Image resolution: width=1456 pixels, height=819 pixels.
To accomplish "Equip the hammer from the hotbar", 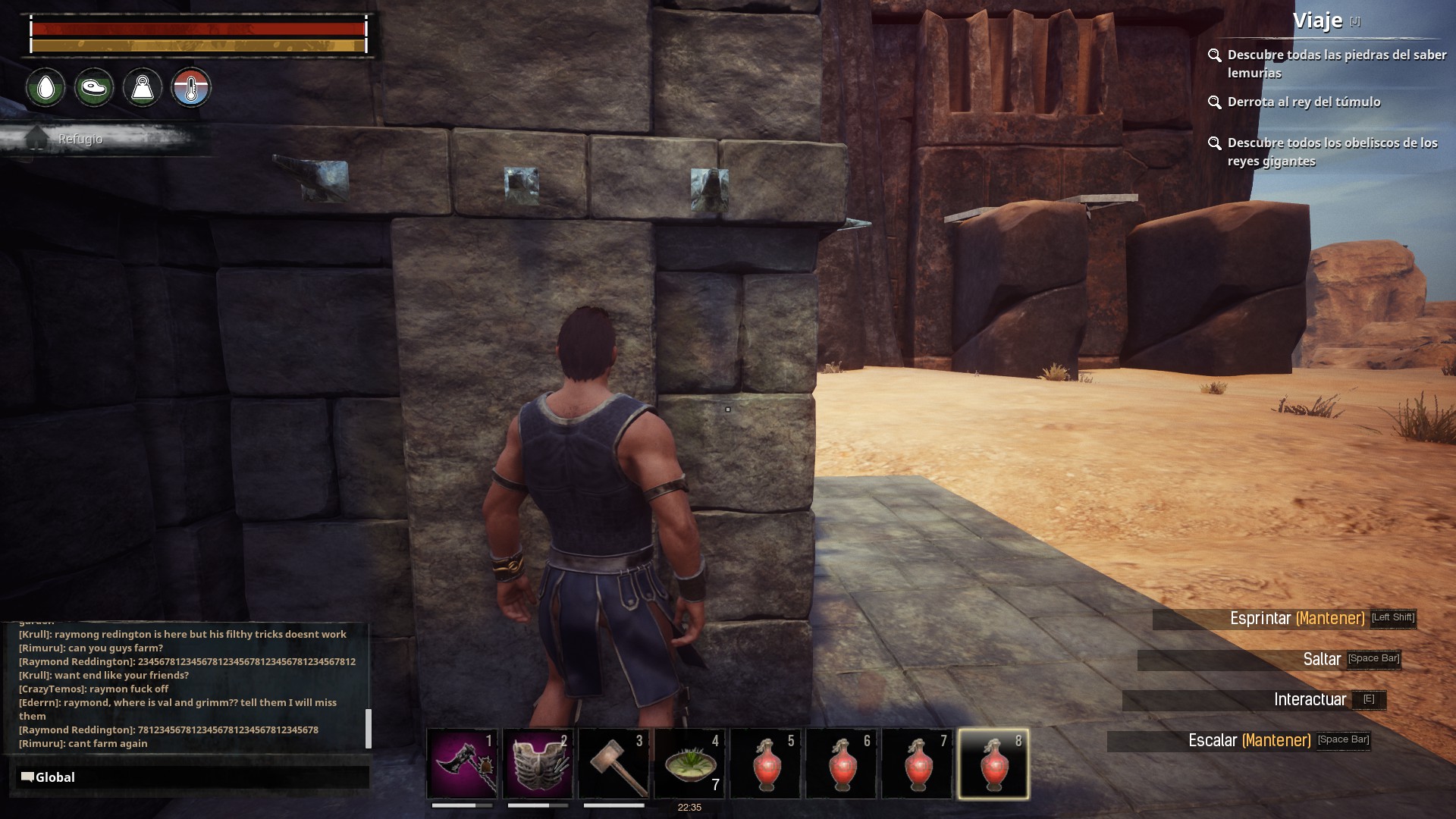I will 614,764.
